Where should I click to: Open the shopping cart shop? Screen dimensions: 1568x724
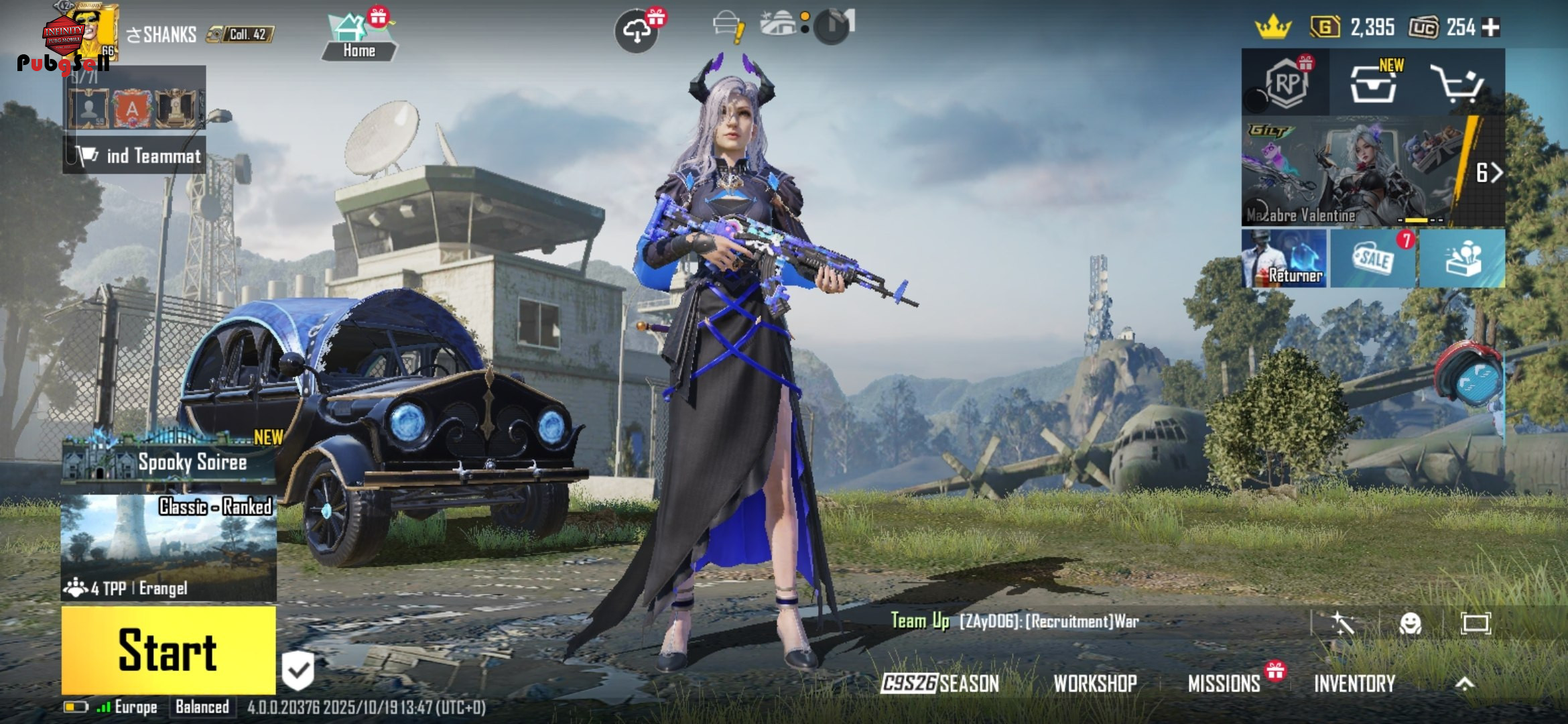(1457, 83)
